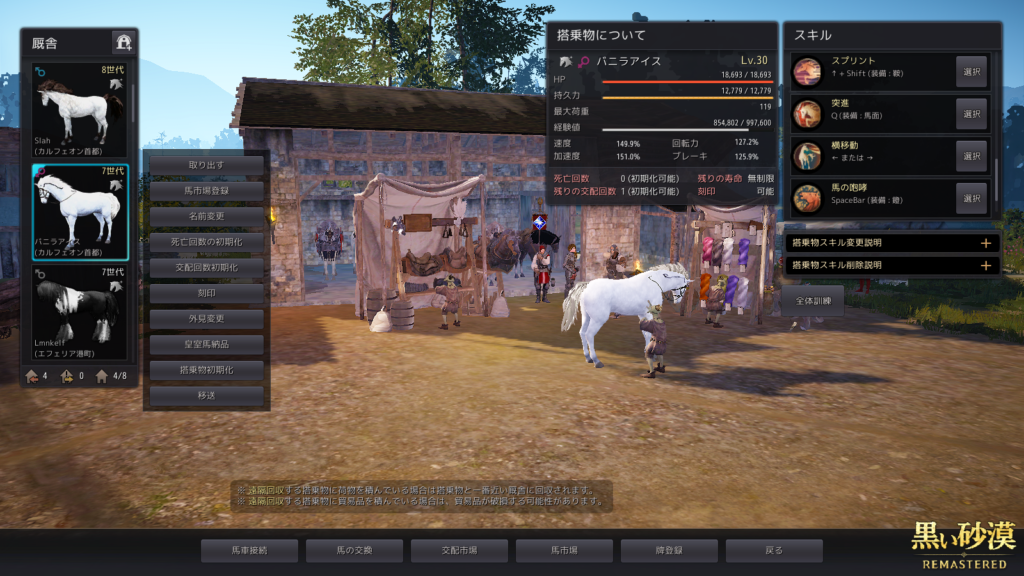The image size is (1024, 576).
Task: Click 選択 beside the 突進 skill
Action: (x=970, y=114)
